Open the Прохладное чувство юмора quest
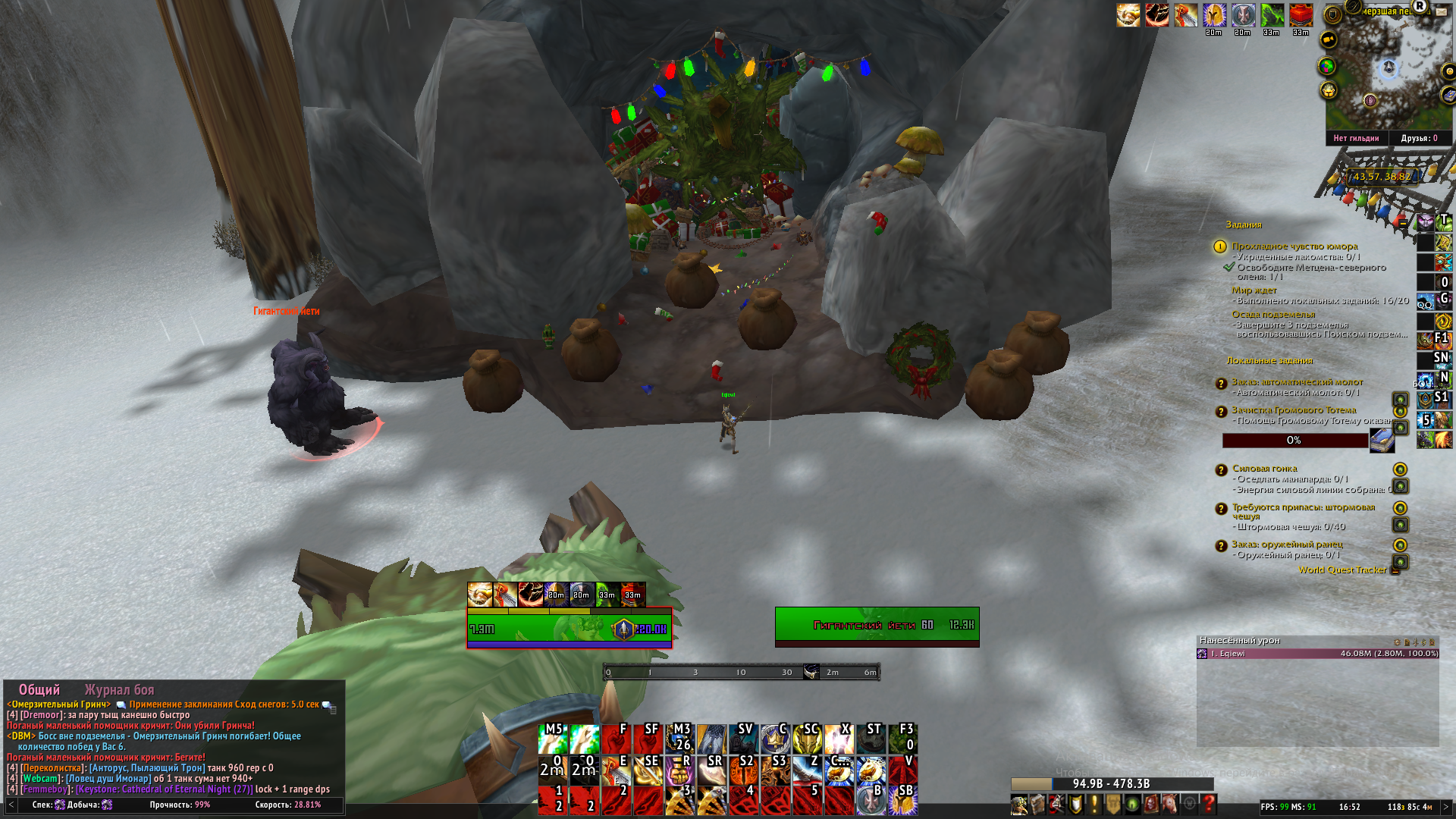The image size is (1456, 819). [1294, 246]
